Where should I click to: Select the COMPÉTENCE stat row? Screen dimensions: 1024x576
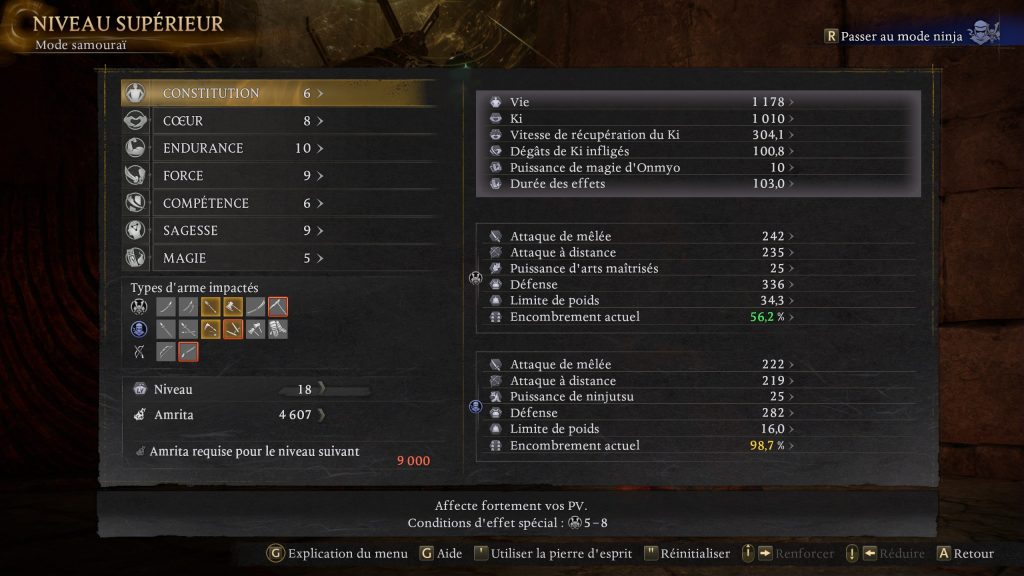click(278, 203)
